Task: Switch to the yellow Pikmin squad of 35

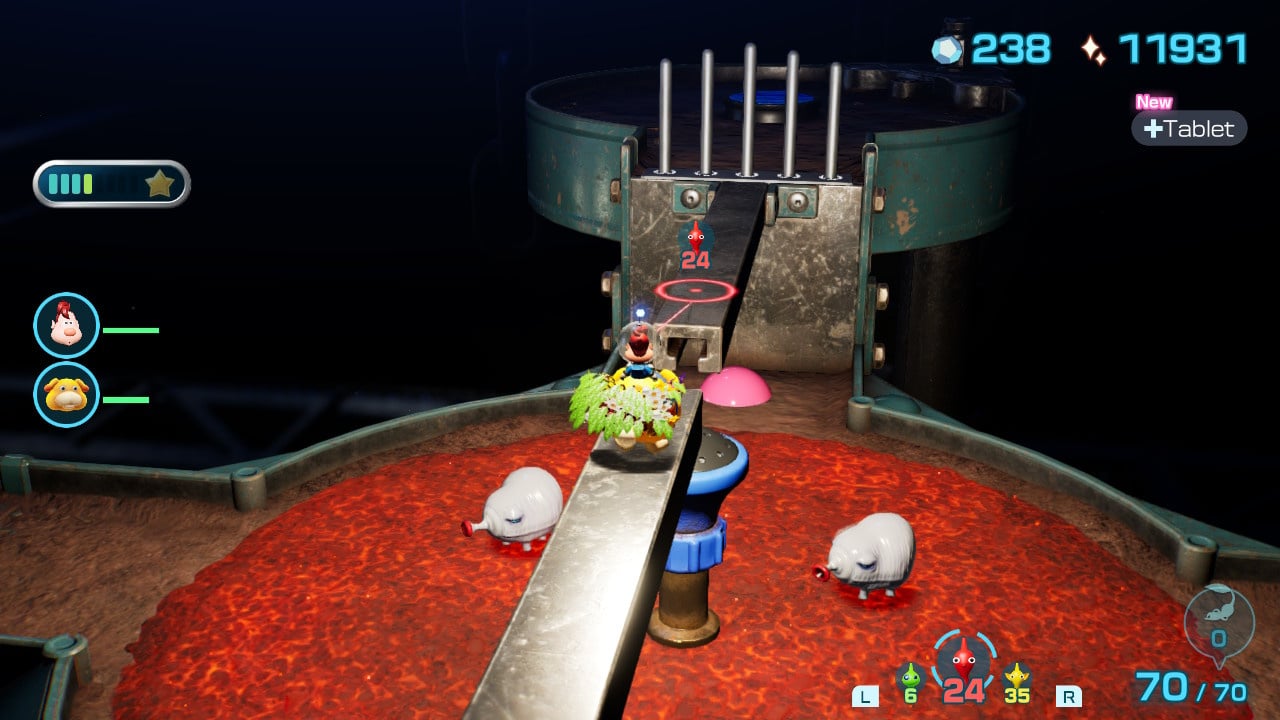Action: (x=1017, y=683)
